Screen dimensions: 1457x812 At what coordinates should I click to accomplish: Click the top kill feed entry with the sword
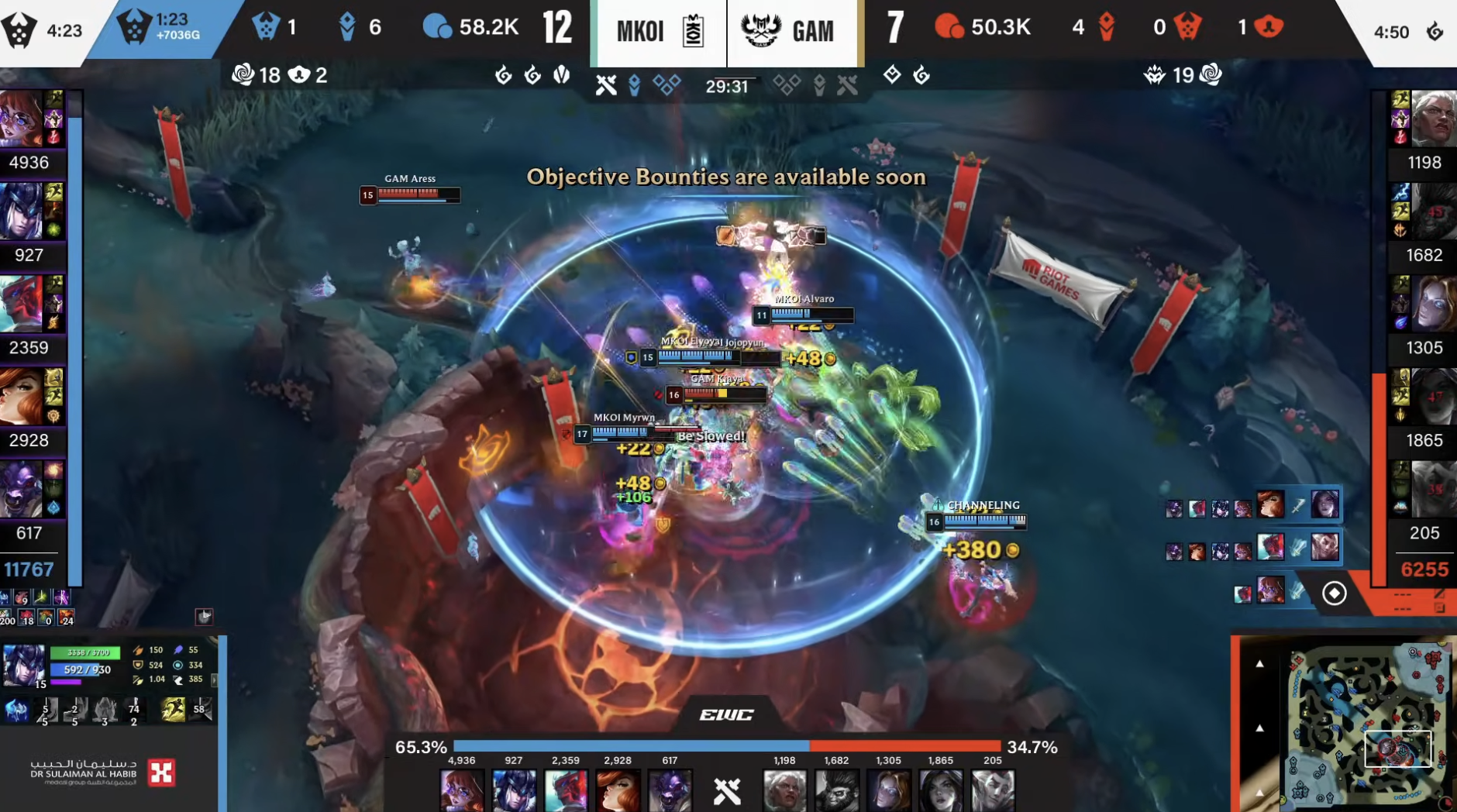pyautogui.click(x=1297, y=506)
